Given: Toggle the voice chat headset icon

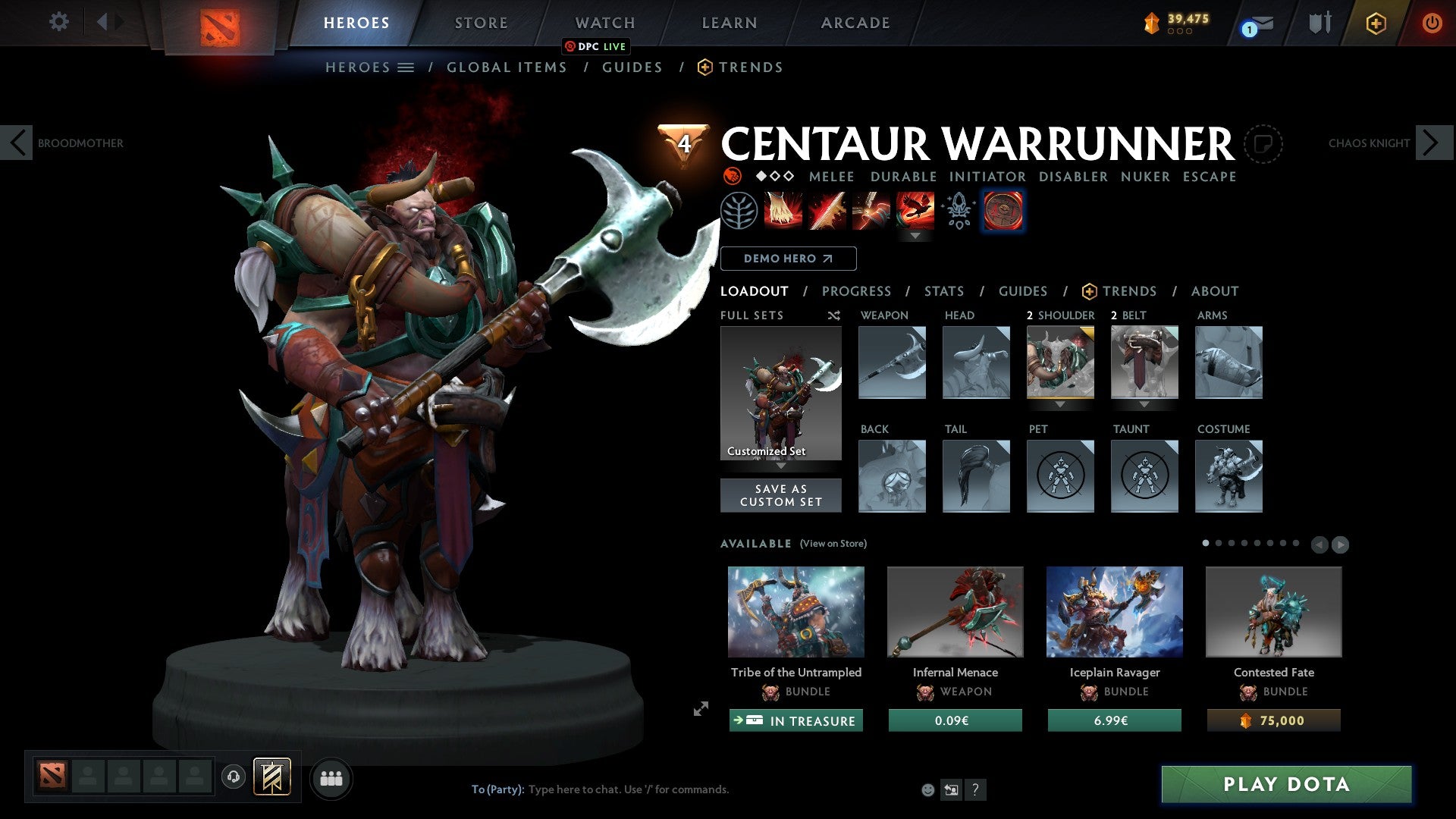Looking at the screenshot, I should point(233,777).
